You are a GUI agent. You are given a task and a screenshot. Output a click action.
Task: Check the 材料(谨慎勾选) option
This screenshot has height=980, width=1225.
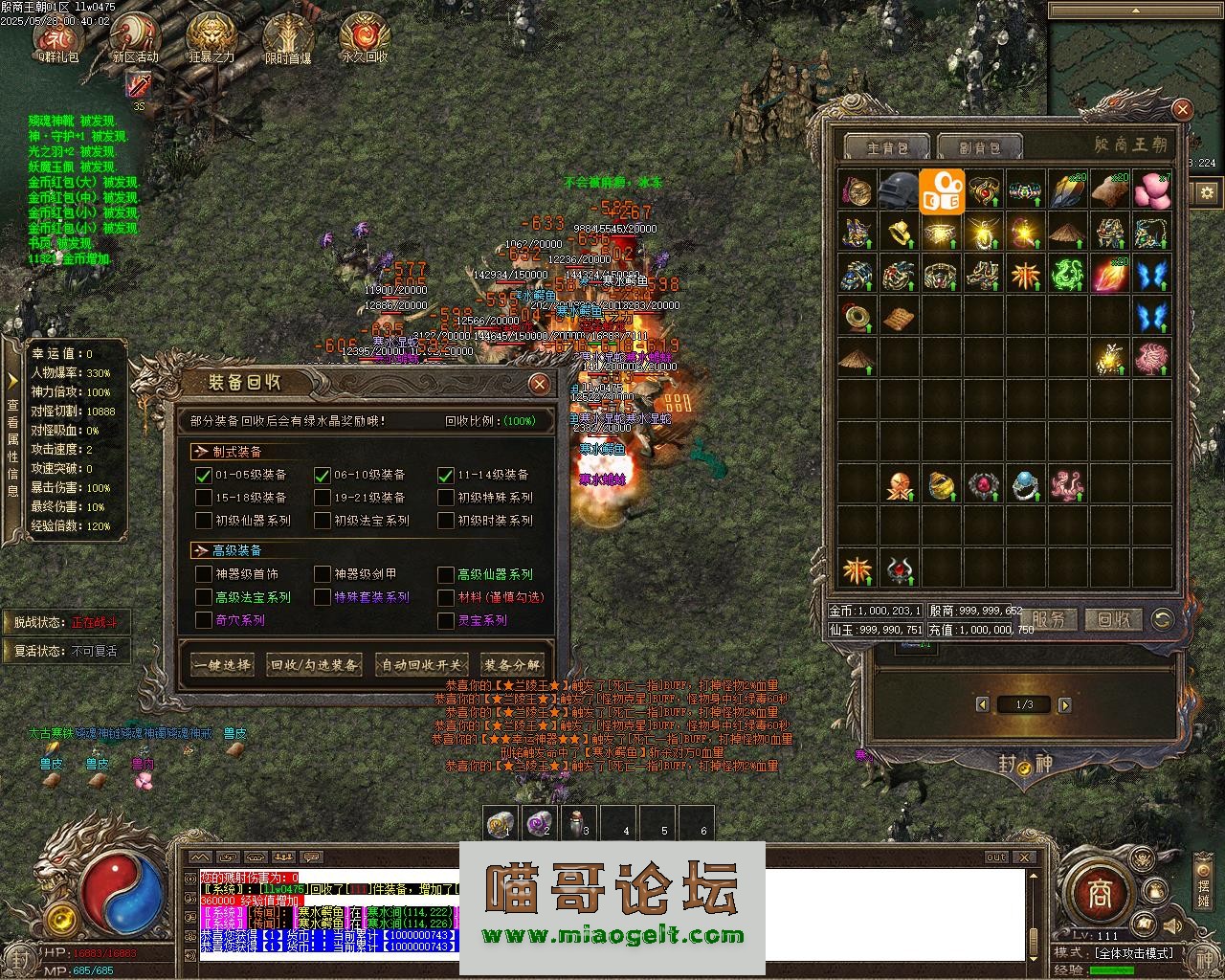coord(446,597)
